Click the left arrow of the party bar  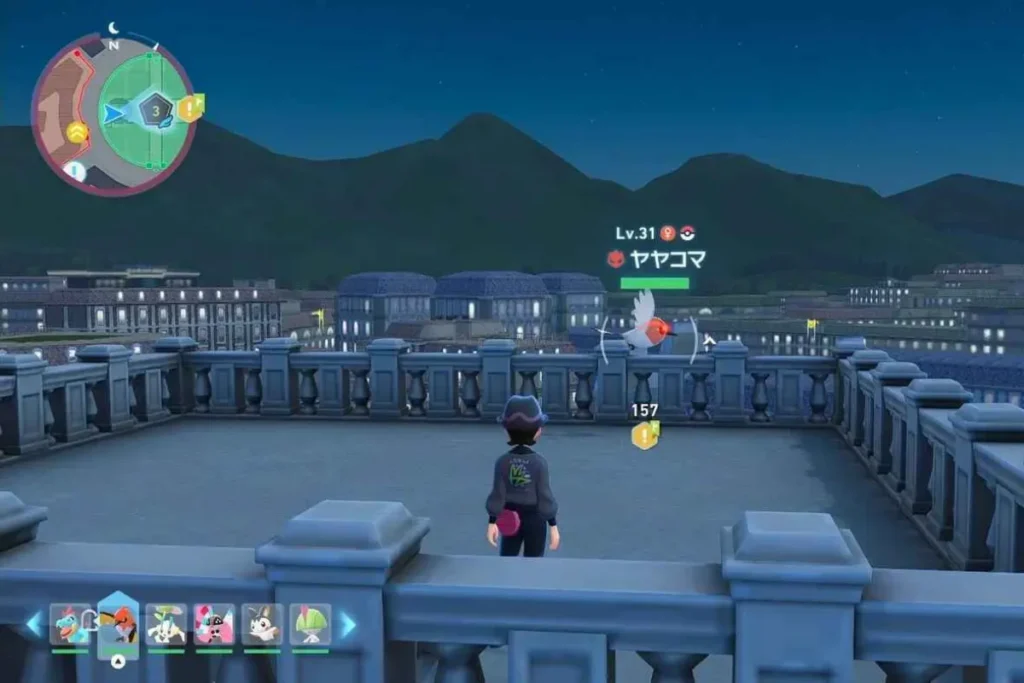click(x=33, y=625)
